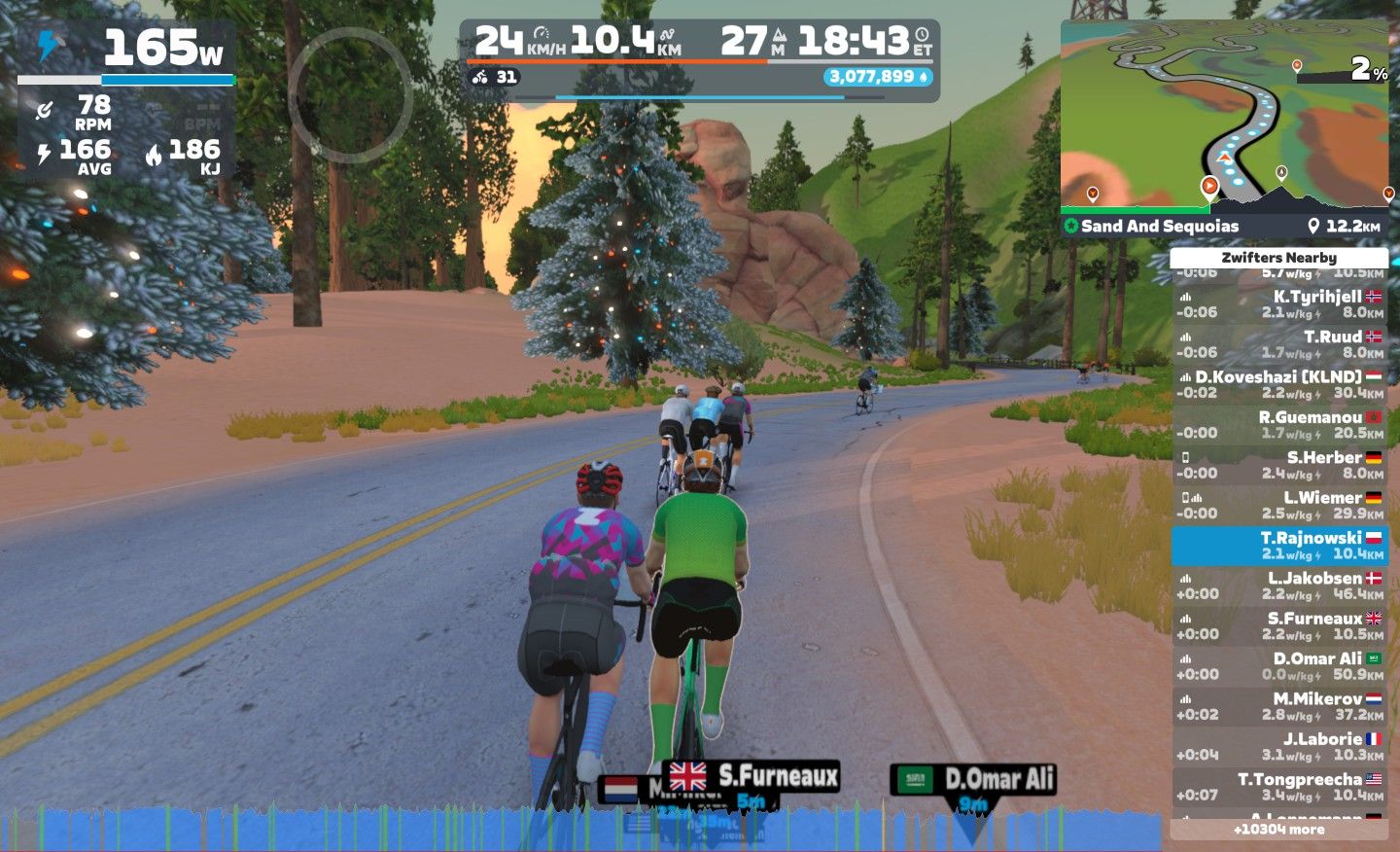Open the Sand And Sequoias route label
The height and width of the screenshot is (852, 1400).
pos(1159,227)
